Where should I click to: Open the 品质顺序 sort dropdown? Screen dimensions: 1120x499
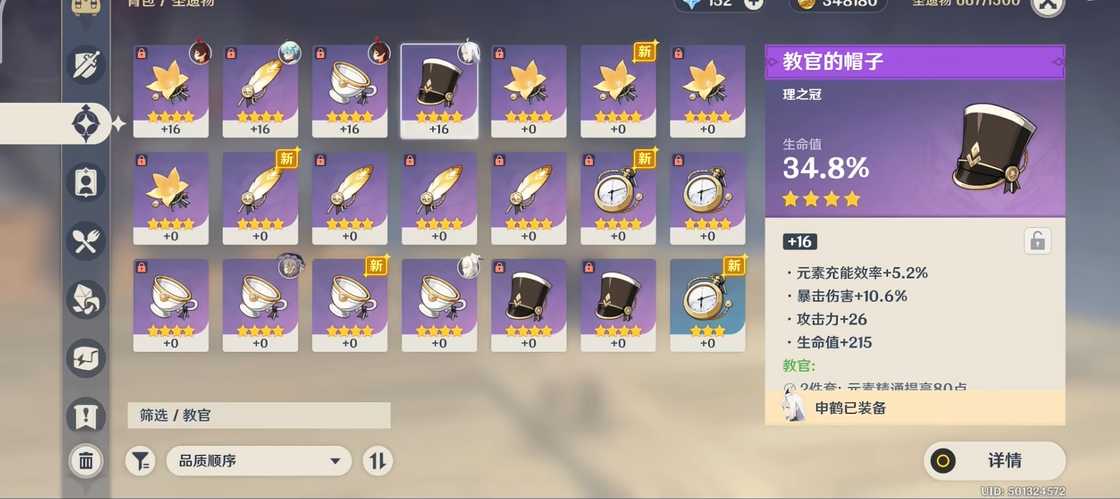click(259, 461)
